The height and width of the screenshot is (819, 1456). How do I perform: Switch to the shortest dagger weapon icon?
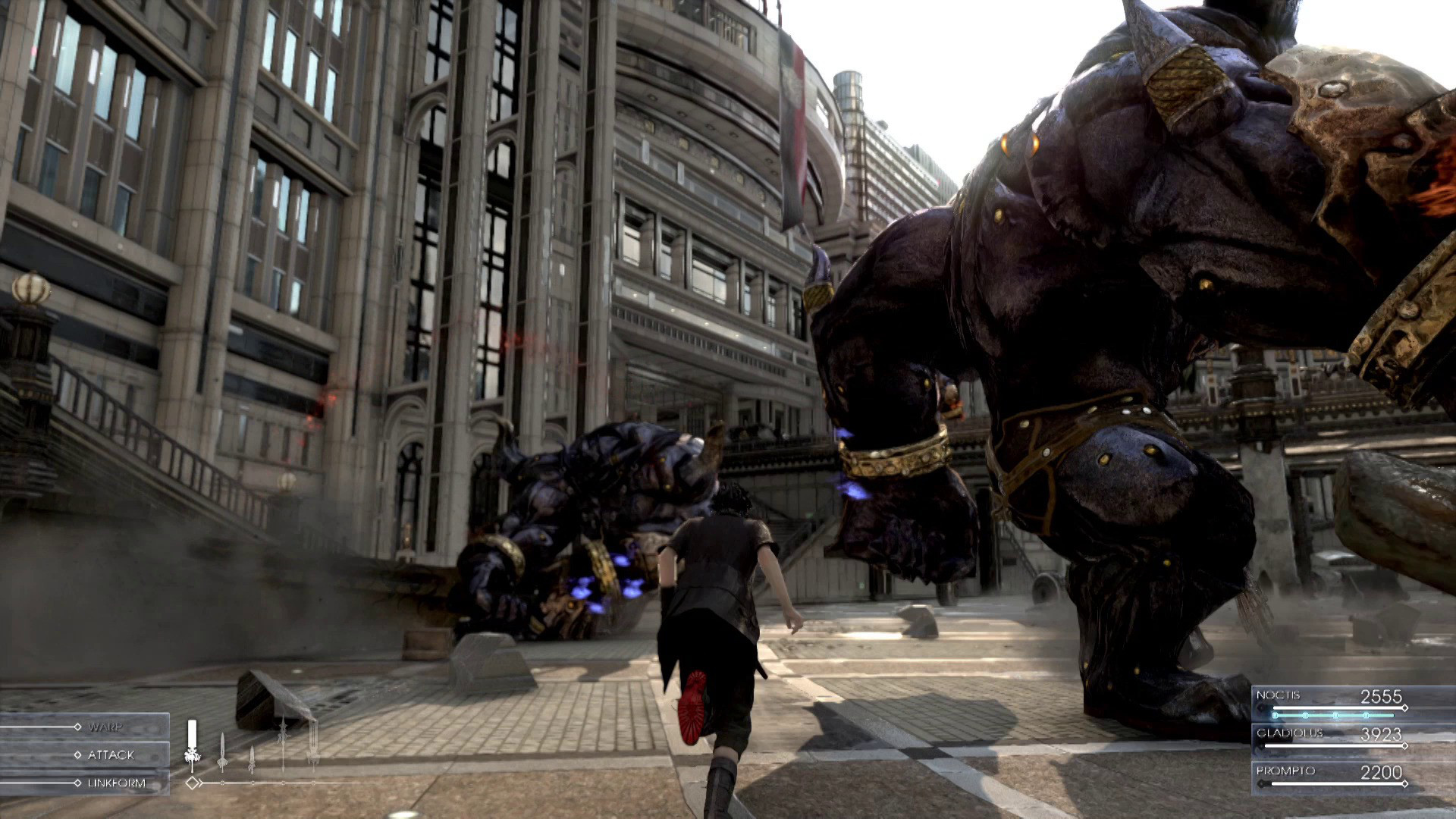(251, 758)
